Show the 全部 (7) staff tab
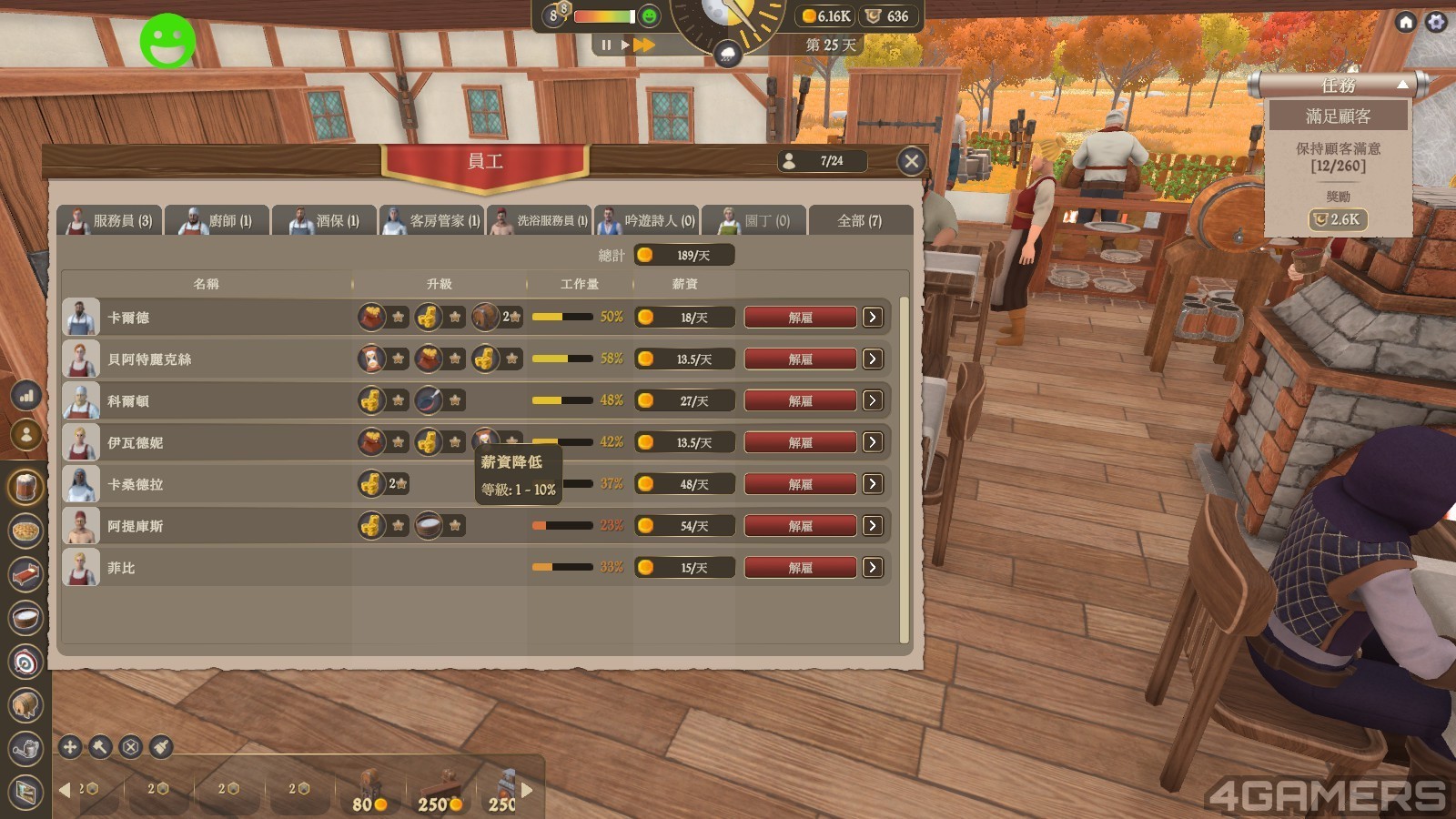1456x819 pixels. coord(860,221)
